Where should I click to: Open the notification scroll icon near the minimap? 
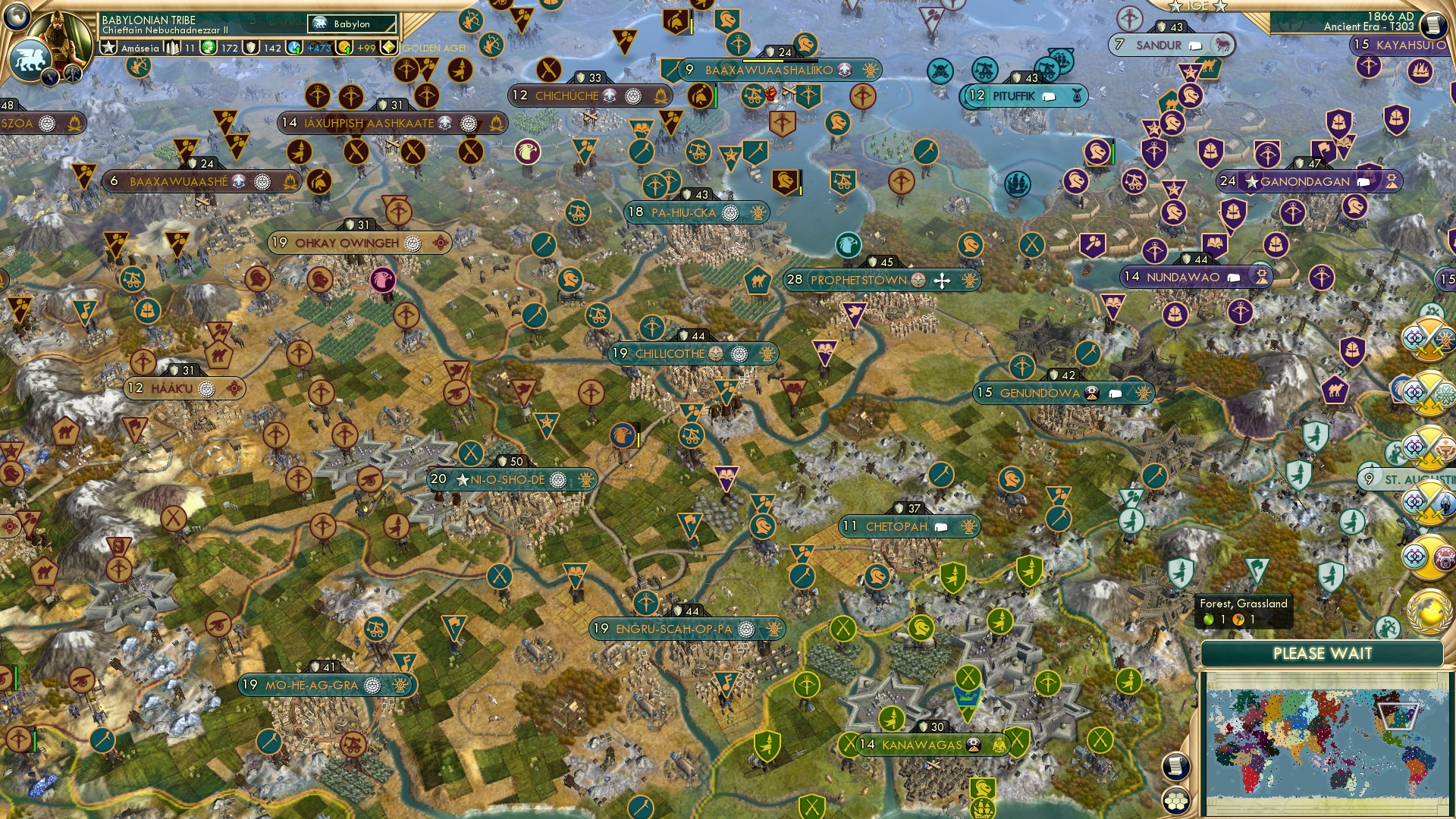(1175, 767)
